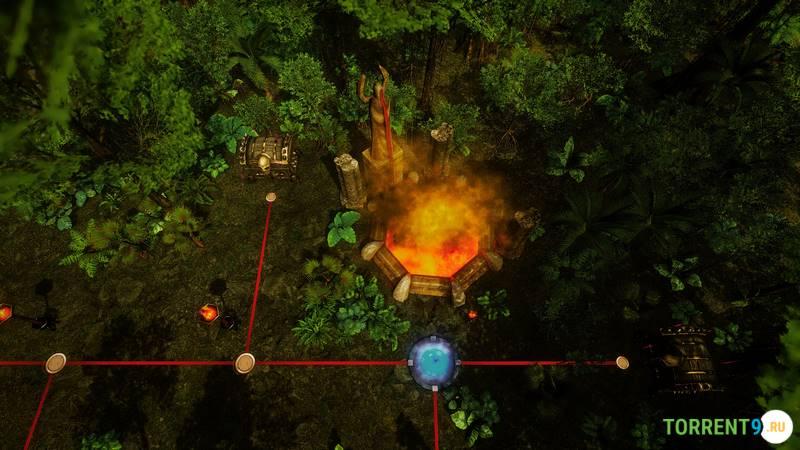Select the glowing blue path node
This screenshot has height=450, width=800.
tap(434, 360)
